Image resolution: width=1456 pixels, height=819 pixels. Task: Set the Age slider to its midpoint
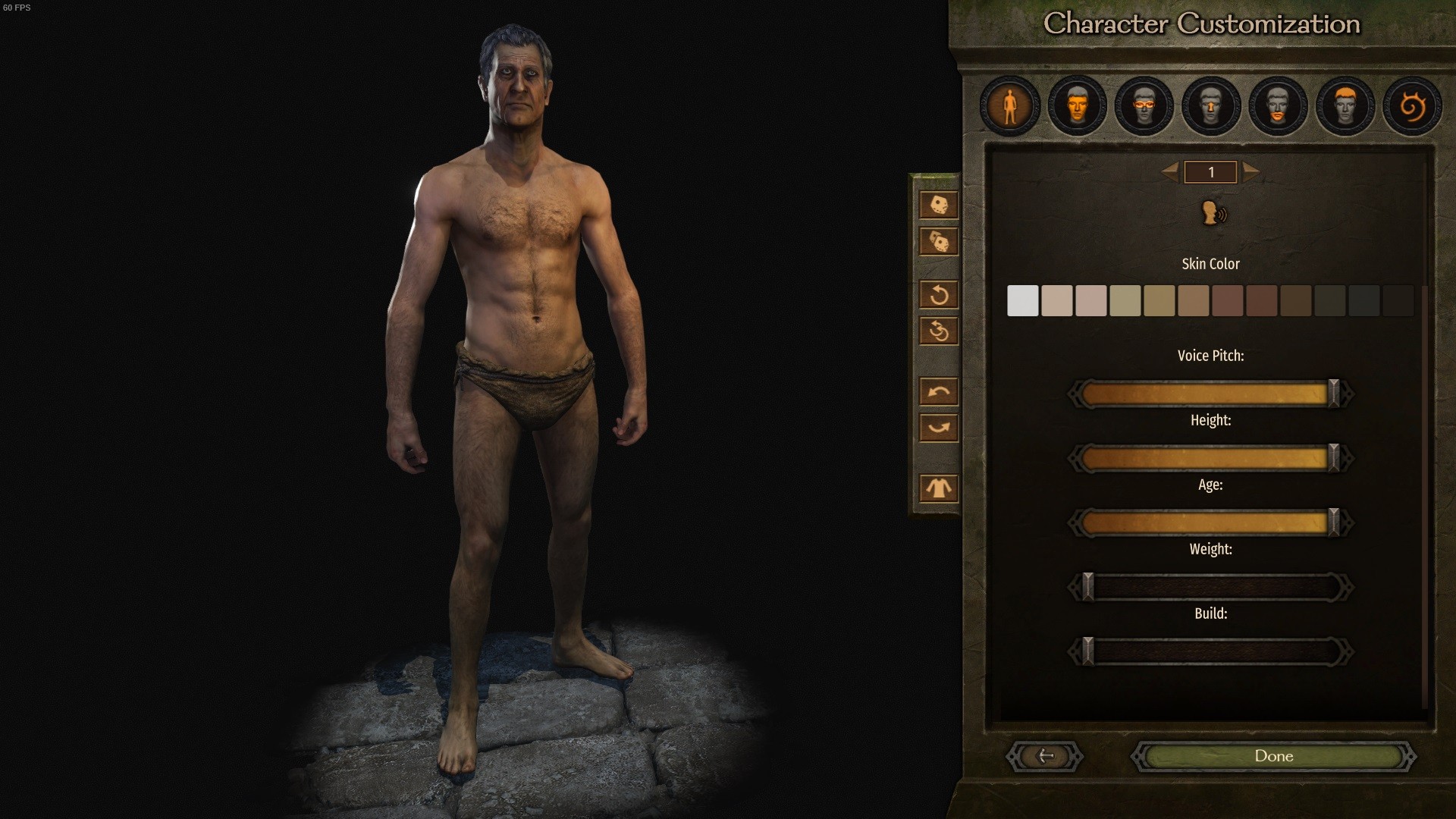click(1210, 522)
